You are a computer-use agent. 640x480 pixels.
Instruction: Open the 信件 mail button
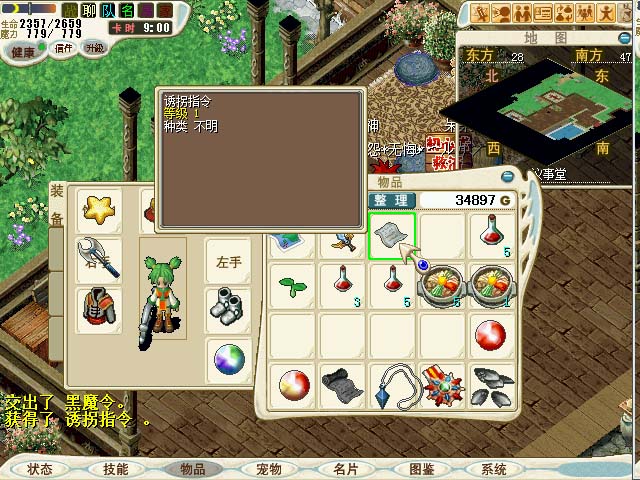tap(64, 48)
